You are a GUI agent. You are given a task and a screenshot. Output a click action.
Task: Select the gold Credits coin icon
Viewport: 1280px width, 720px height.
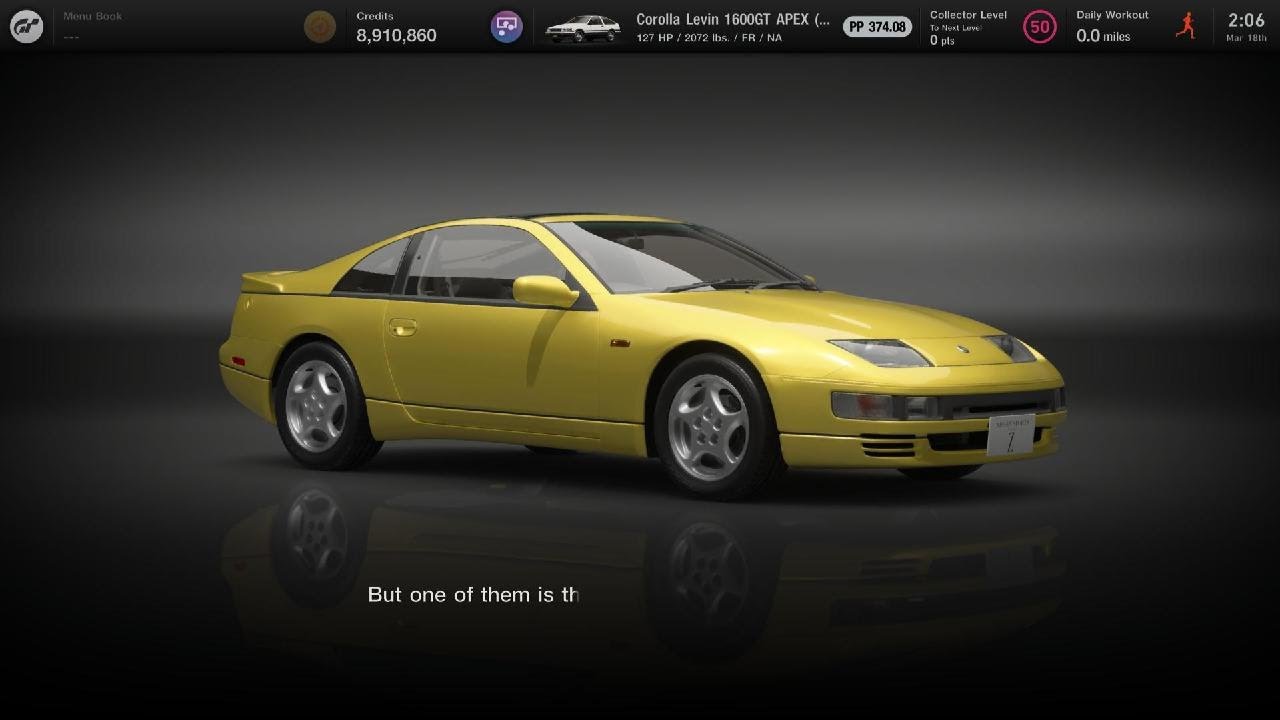(320, 27)
